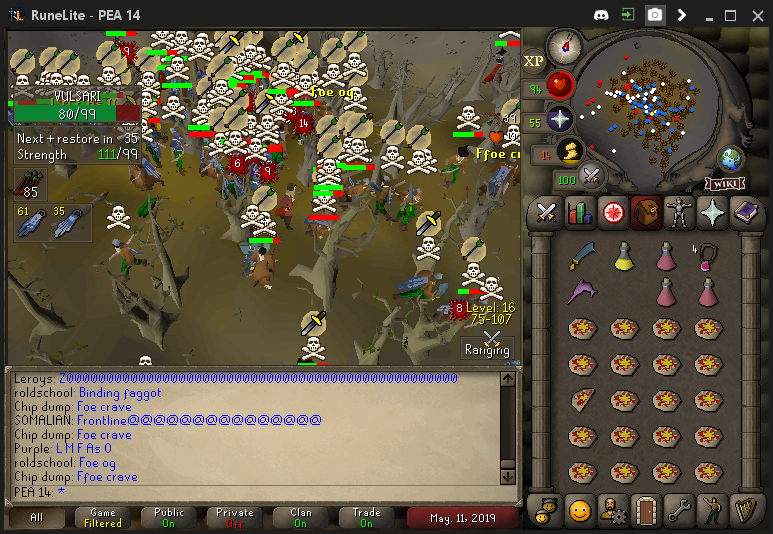Show the Worn Equipment tab
773x534 pixels.
point(680,213)
